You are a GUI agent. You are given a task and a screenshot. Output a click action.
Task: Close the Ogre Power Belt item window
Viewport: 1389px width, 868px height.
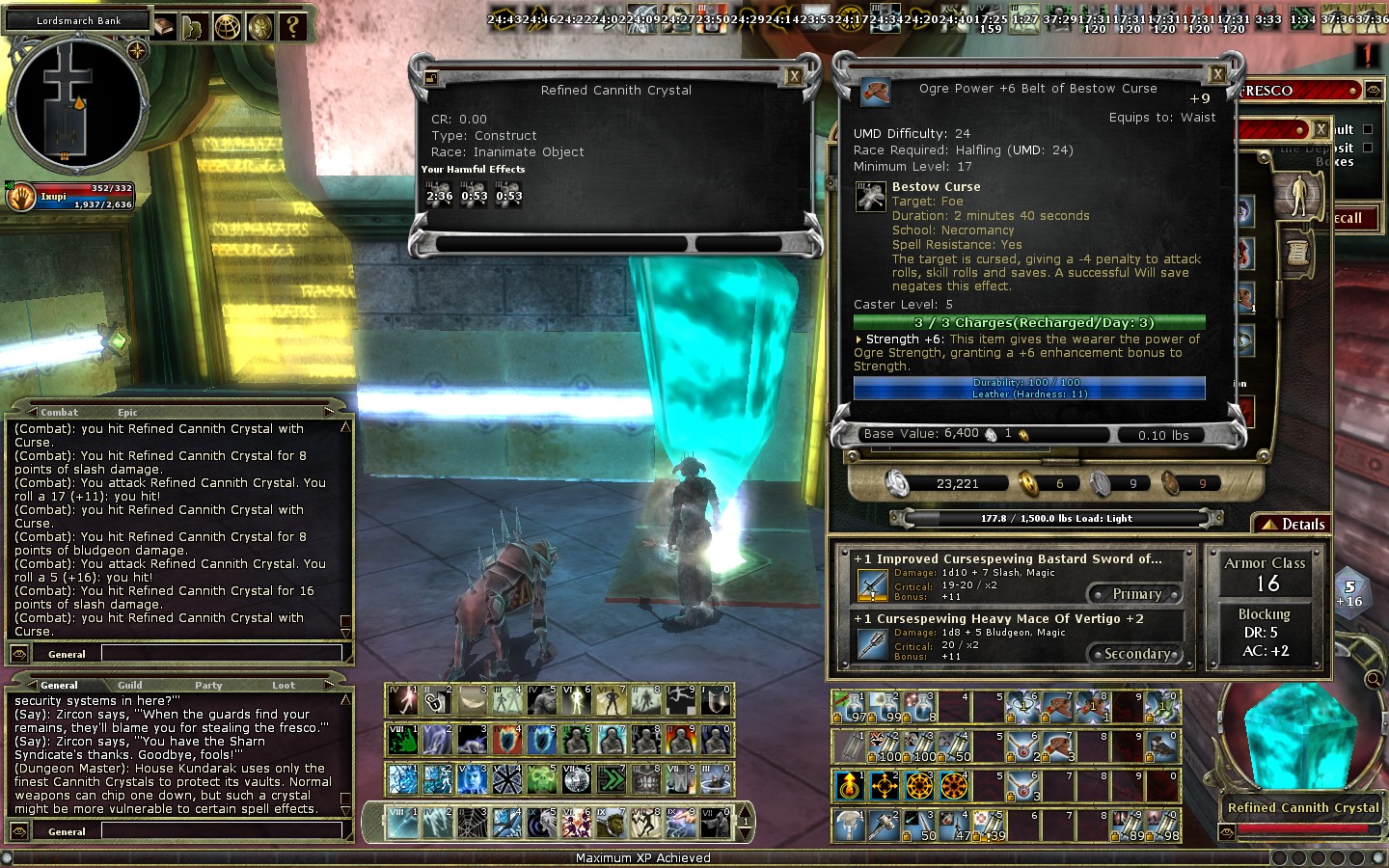click(x=1217, y=74)
